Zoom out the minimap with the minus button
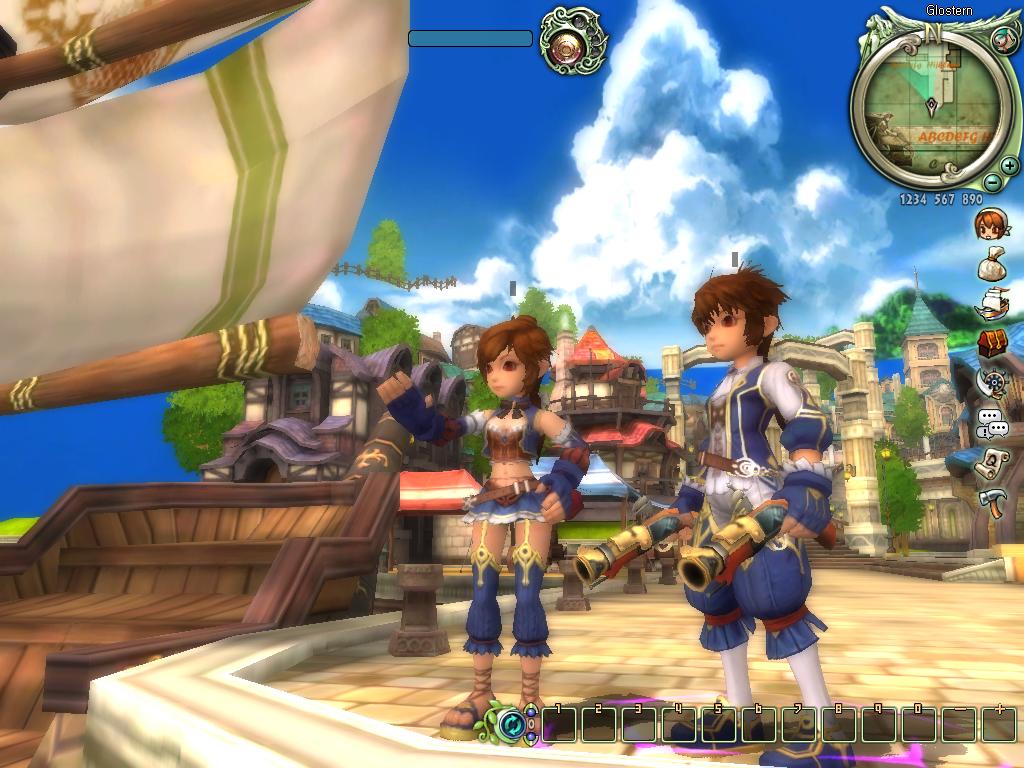Image resolution: width=1024 pixels, height=768 pixels. 991,182
